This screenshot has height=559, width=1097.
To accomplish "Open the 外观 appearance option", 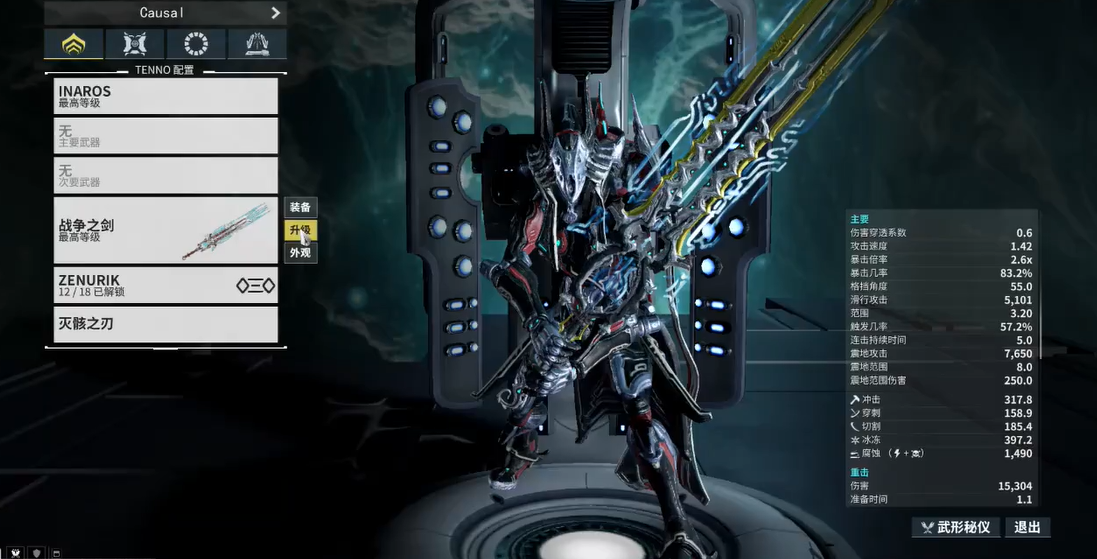I will pos(300,253).
